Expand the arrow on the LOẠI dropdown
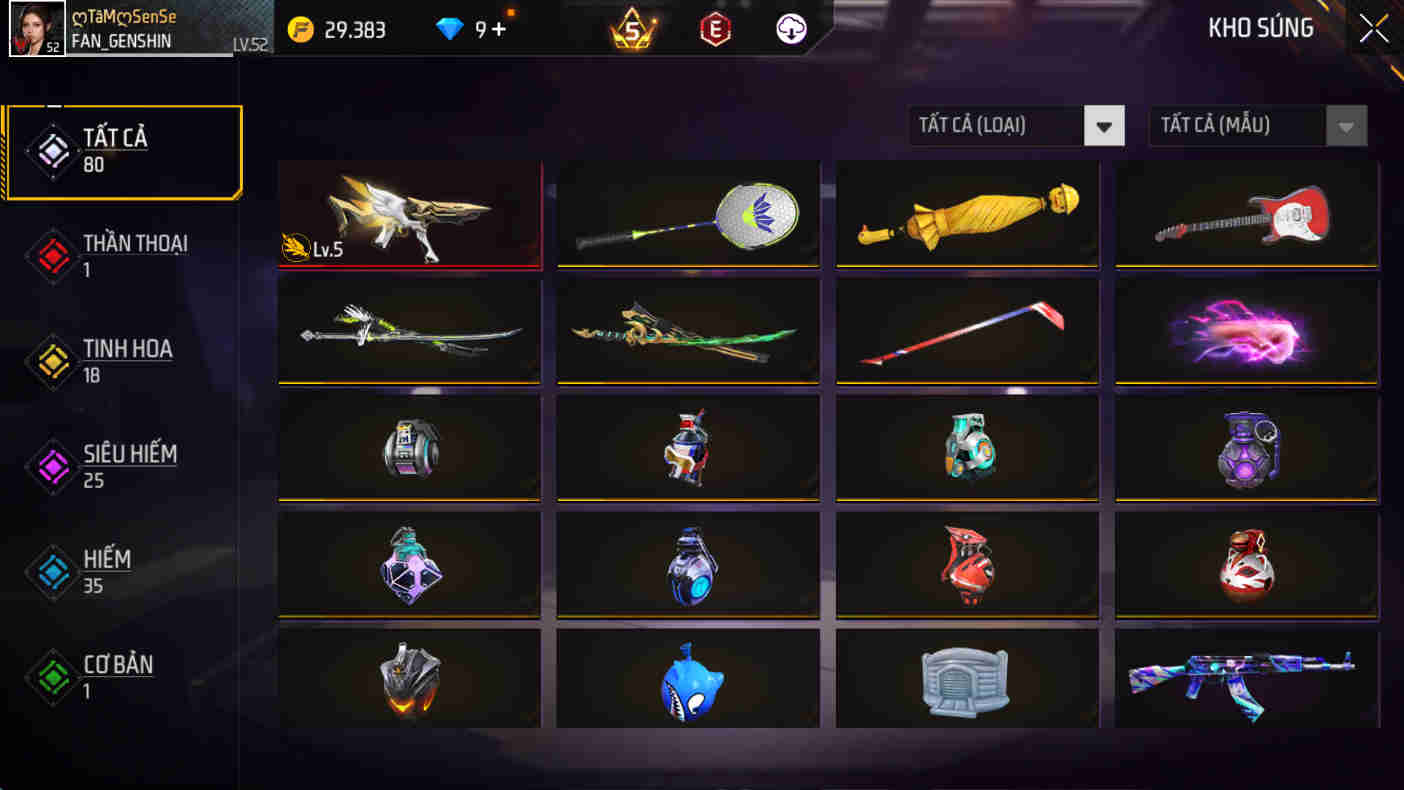The width and height of the screenshot is (1404, 790). pos(1104,125)
